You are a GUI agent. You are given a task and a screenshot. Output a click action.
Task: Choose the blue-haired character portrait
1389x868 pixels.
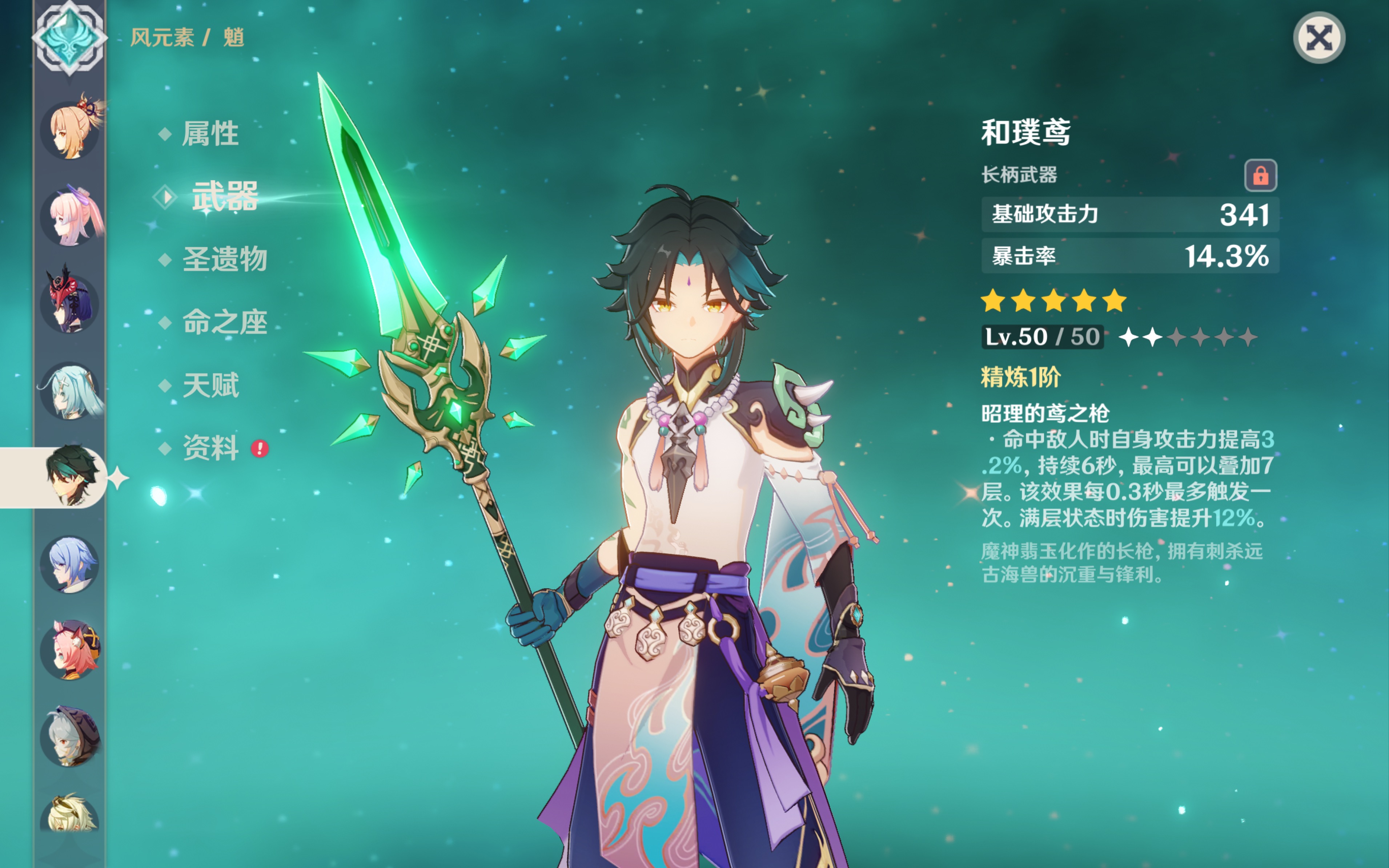[x=70, y=564]
